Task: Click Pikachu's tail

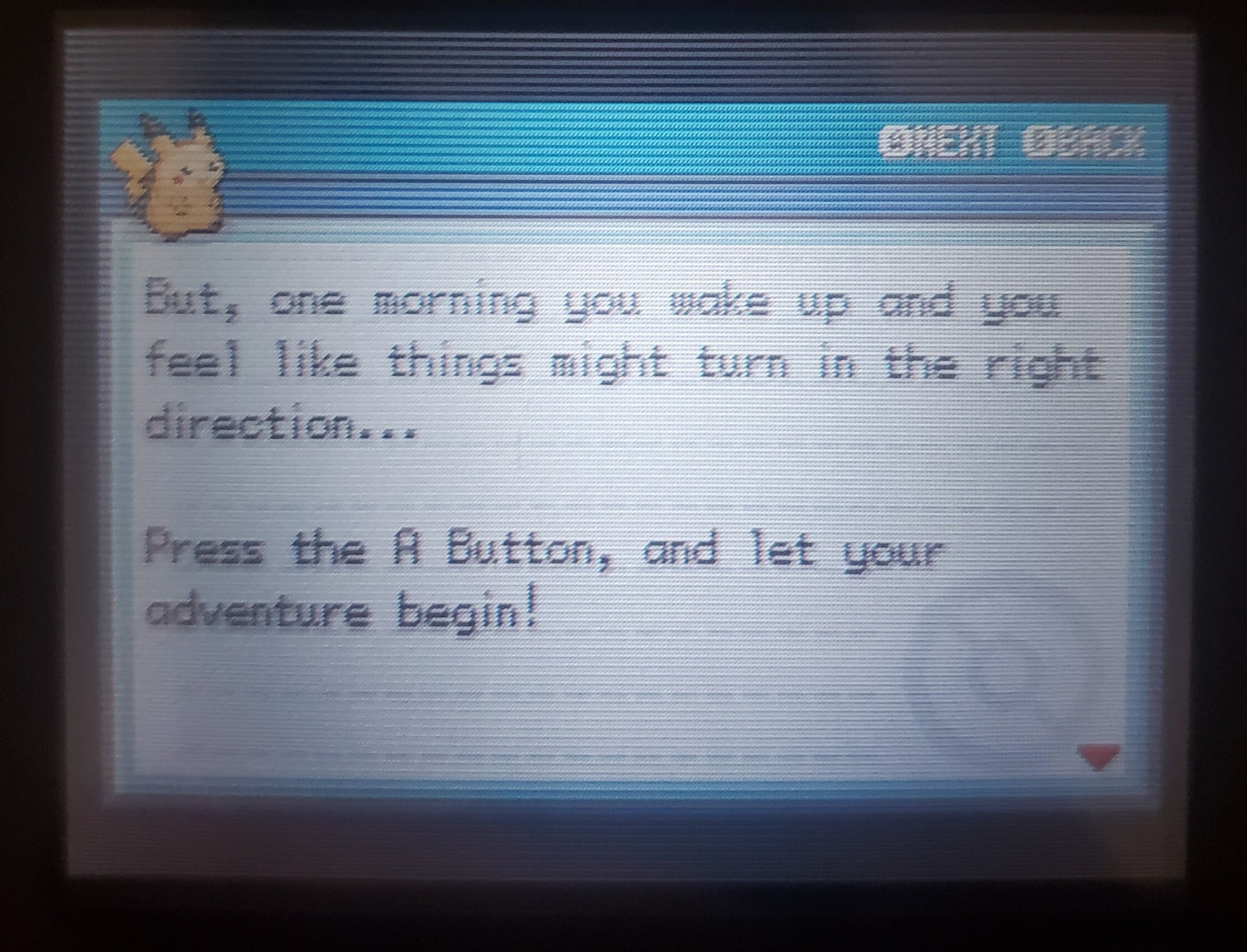Action: tap(129, 160)
